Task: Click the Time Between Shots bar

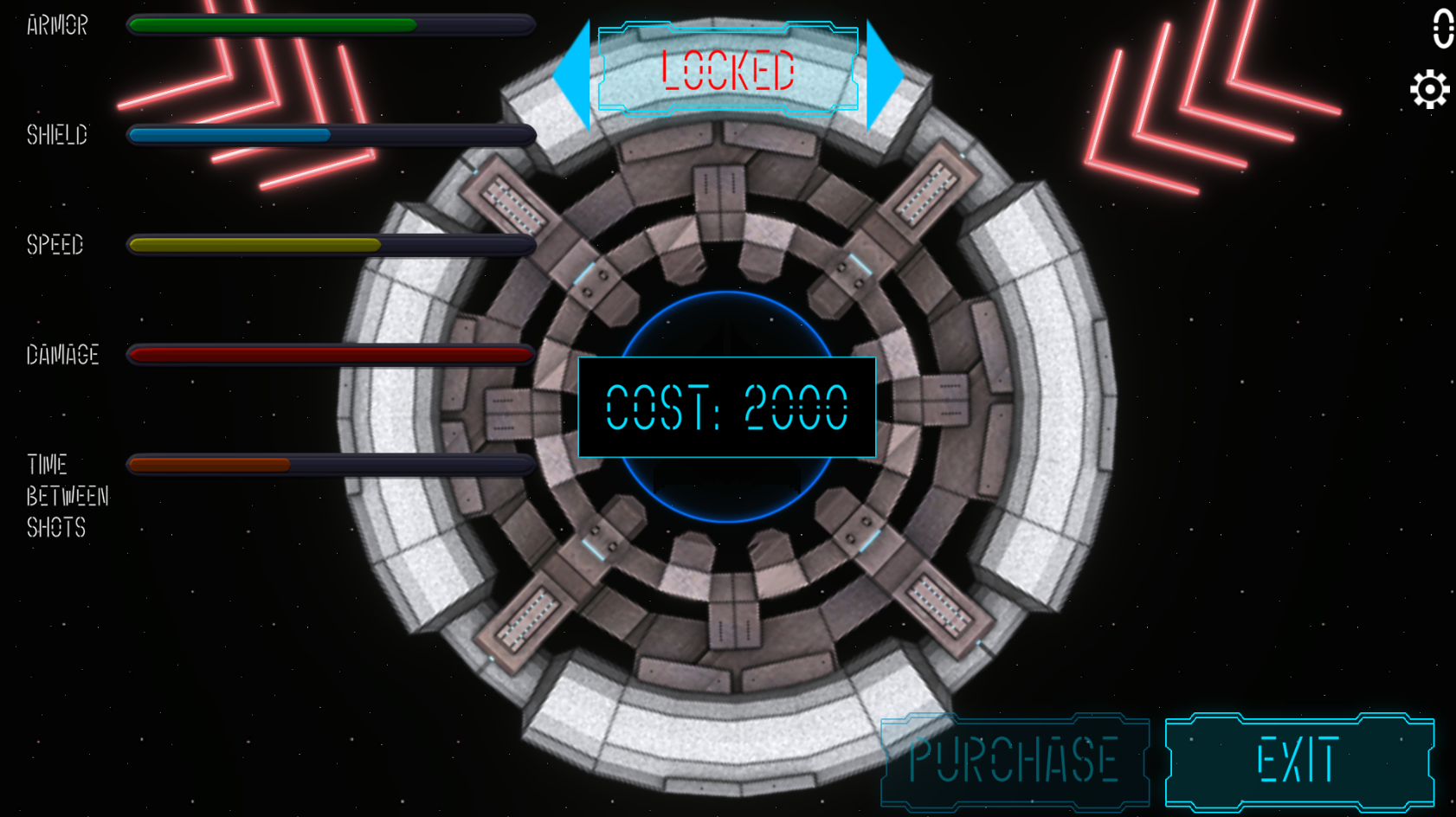Action: [329, 465]
